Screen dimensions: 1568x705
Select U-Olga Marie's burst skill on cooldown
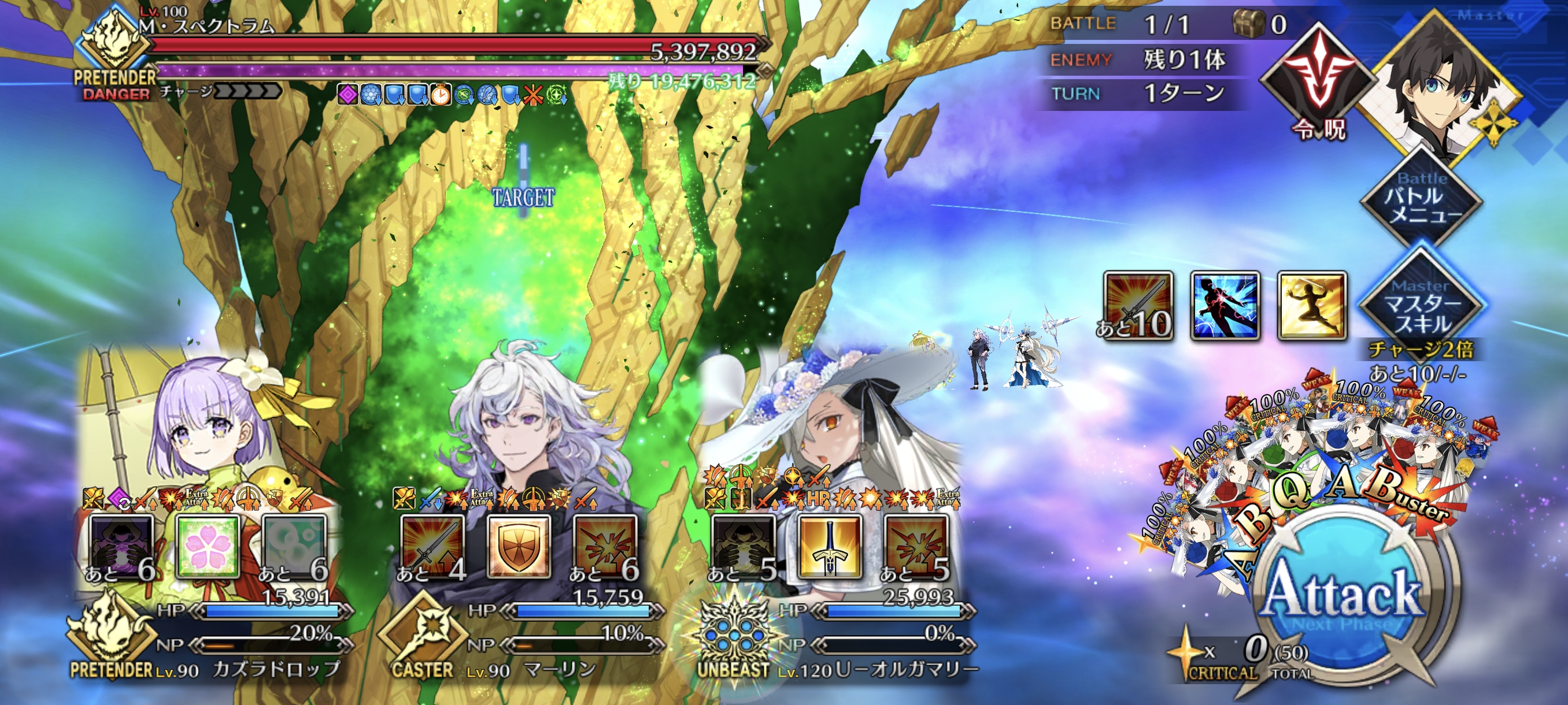tap(916, 546)
